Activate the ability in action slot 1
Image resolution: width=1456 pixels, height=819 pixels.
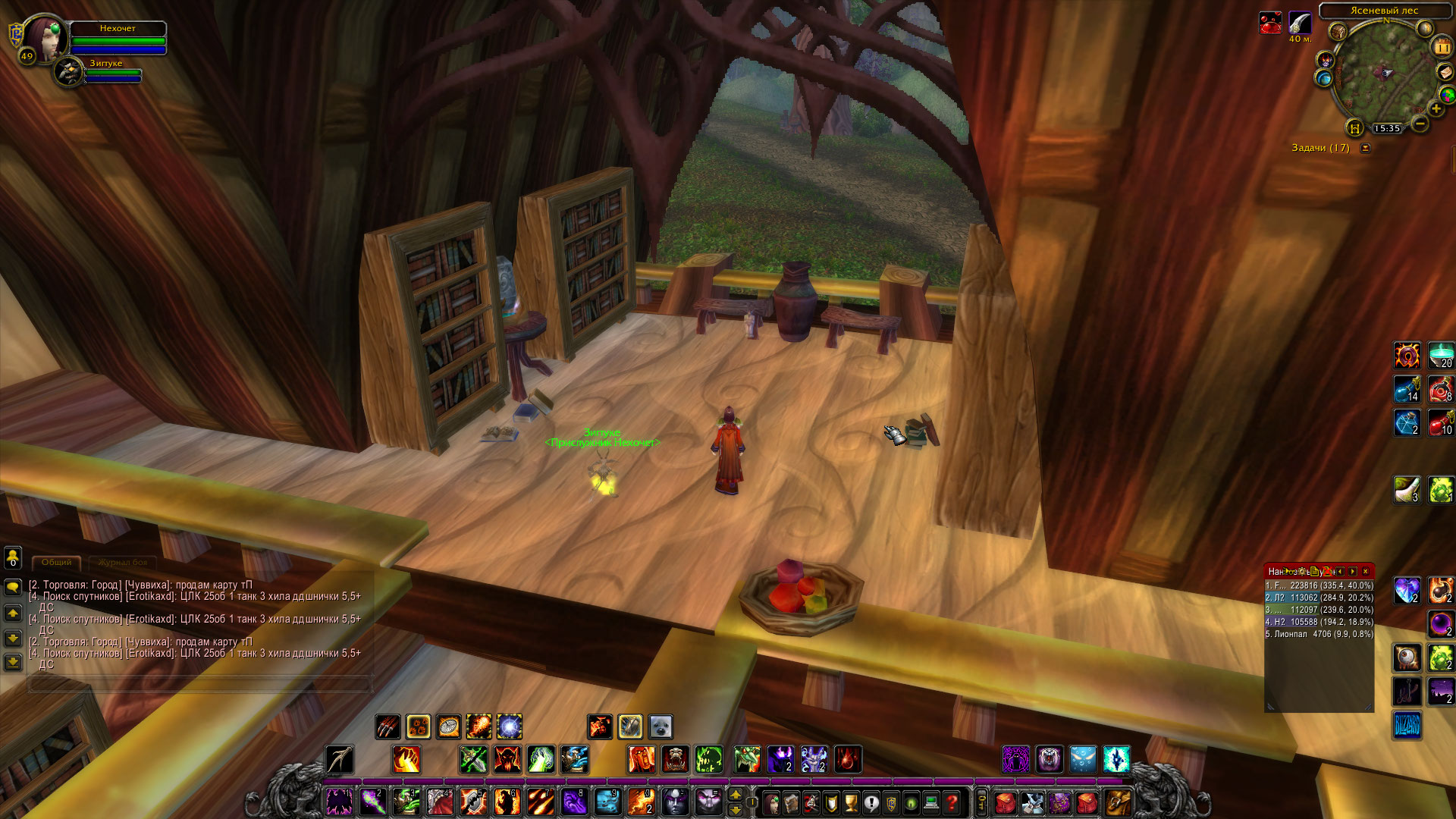pyautogui.click(x=339, y=802)
